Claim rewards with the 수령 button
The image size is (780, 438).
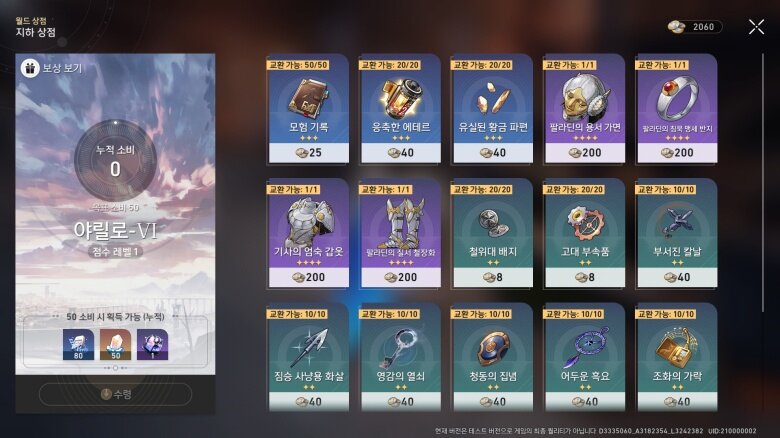114,393
